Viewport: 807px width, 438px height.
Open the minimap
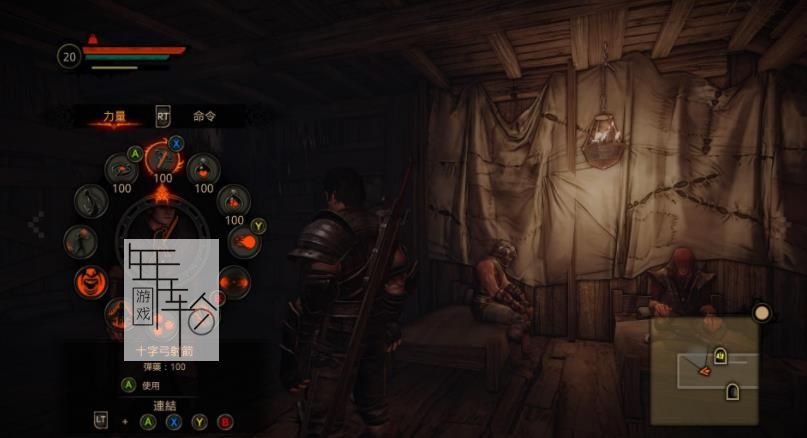(703, 370)
